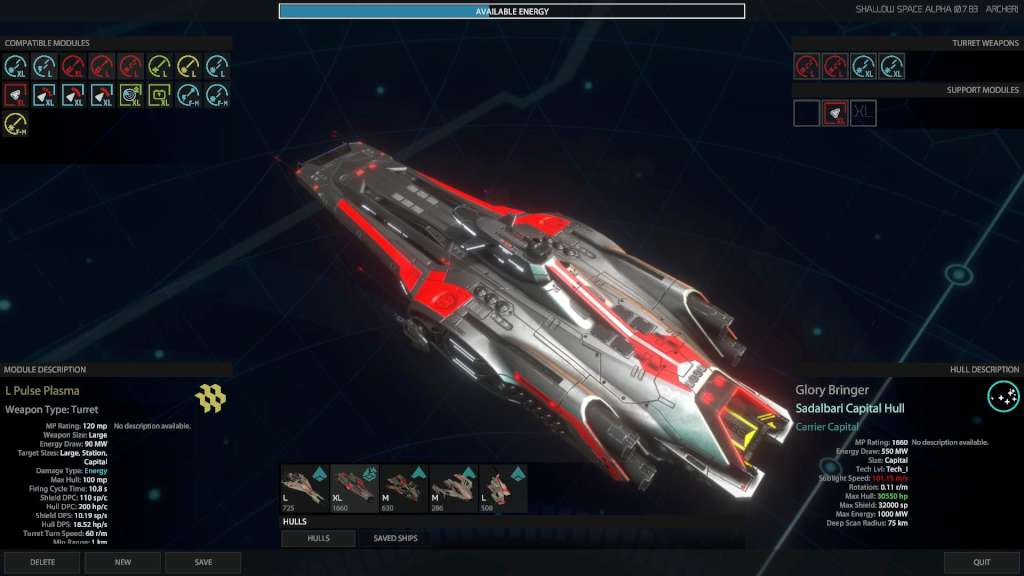Open the Saved Ships tab
The width and height of the screenshot is (1024, 576).
(x=397, y=538)
